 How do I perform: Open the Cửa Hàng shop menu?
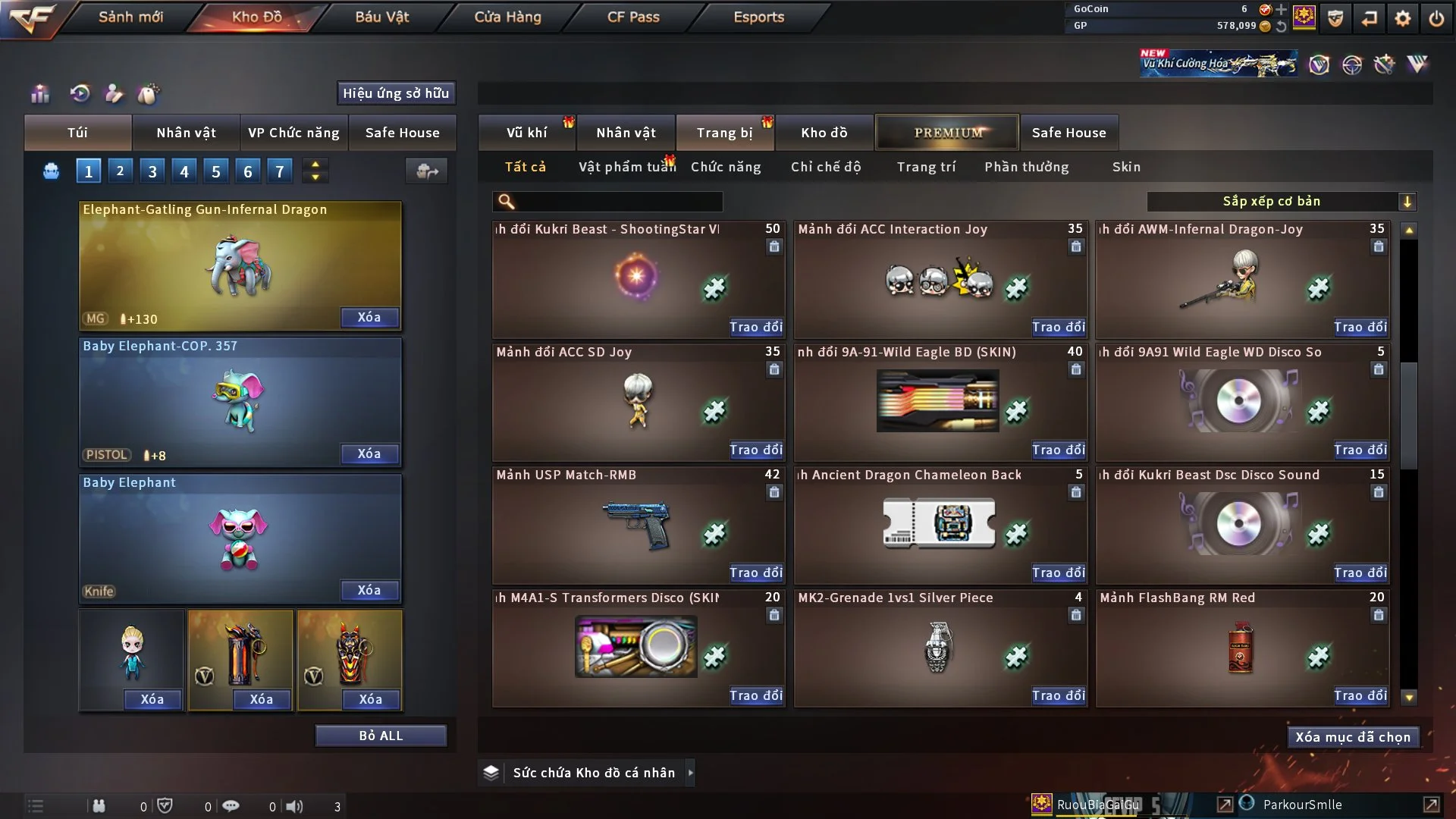click(507, 17)
